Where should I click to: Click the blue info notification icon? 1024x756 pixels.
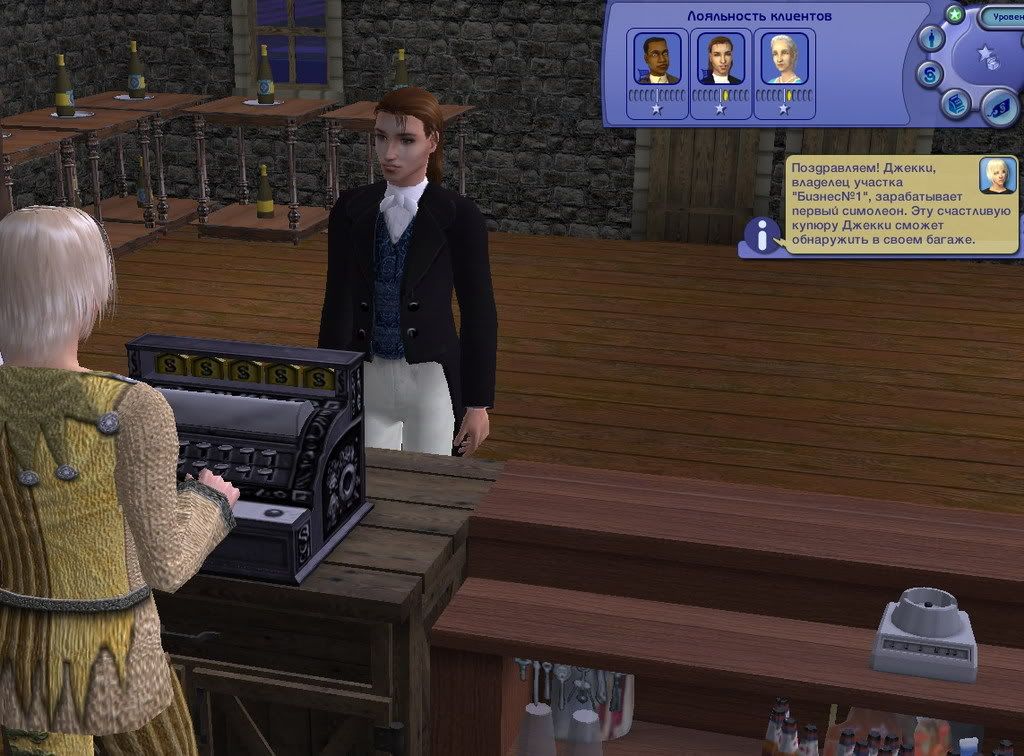click(x=763, y=236)
